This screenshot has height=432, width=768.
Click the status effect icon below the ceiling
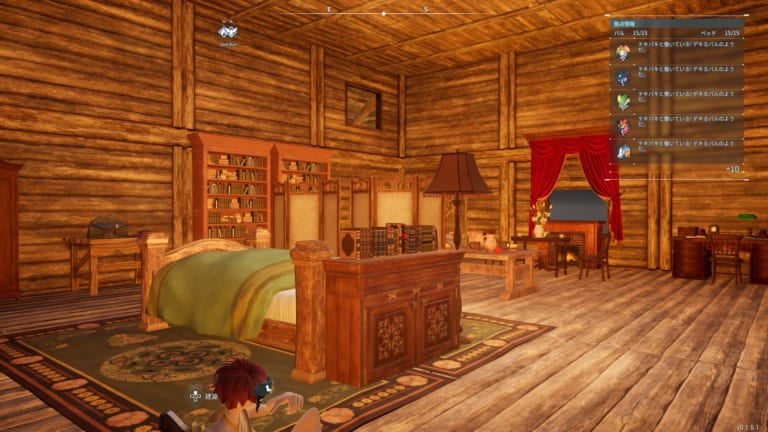[x=227, y=30]
